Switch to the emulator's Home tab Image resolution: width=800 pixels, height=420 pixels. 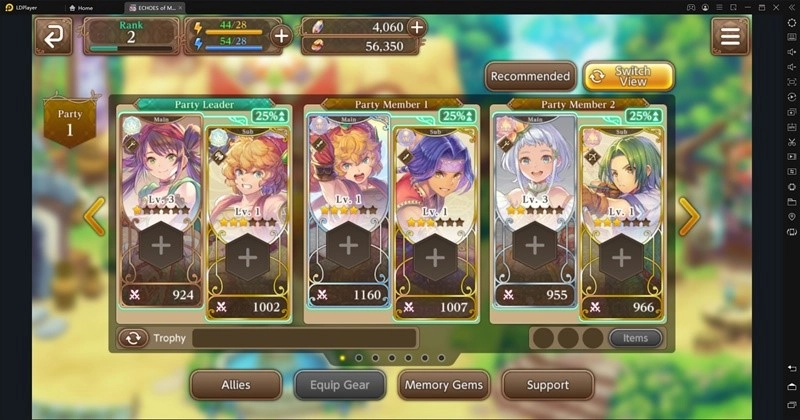tap(85, 7)
